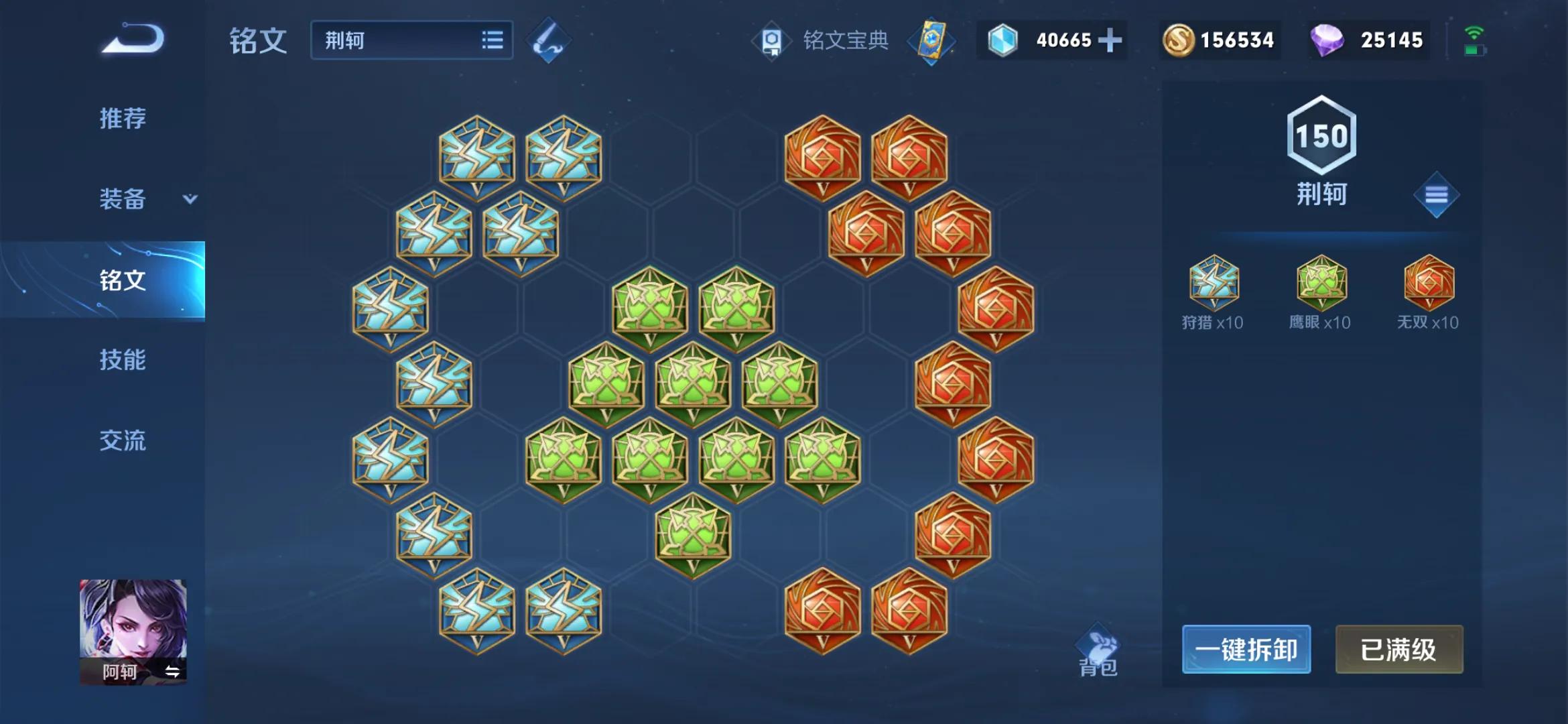Open the rune appearance paintbrush tool
1568x724 pixels.
tap(547, 40)
